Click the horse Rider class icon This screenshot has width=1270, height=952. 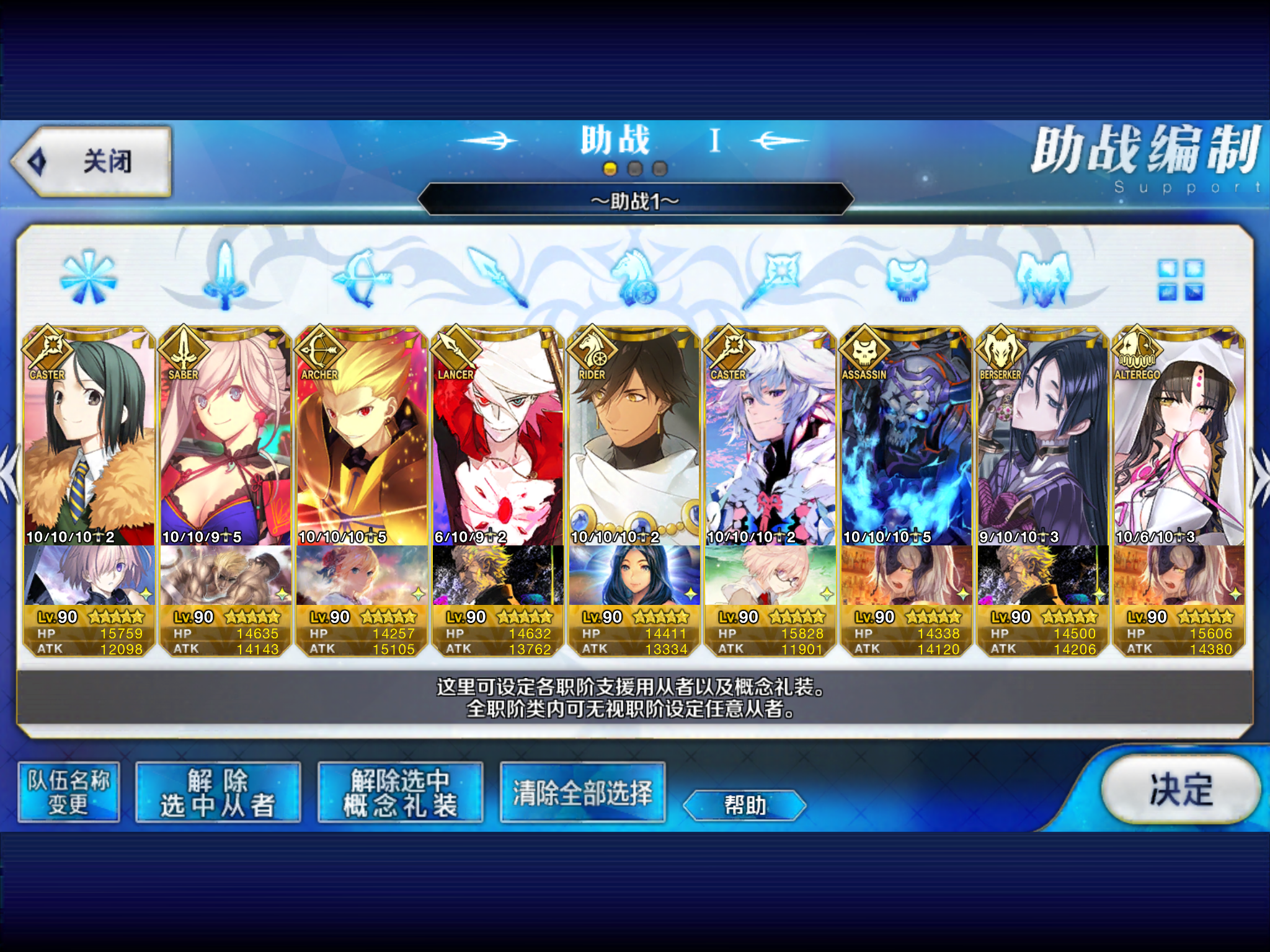point(635,278)
